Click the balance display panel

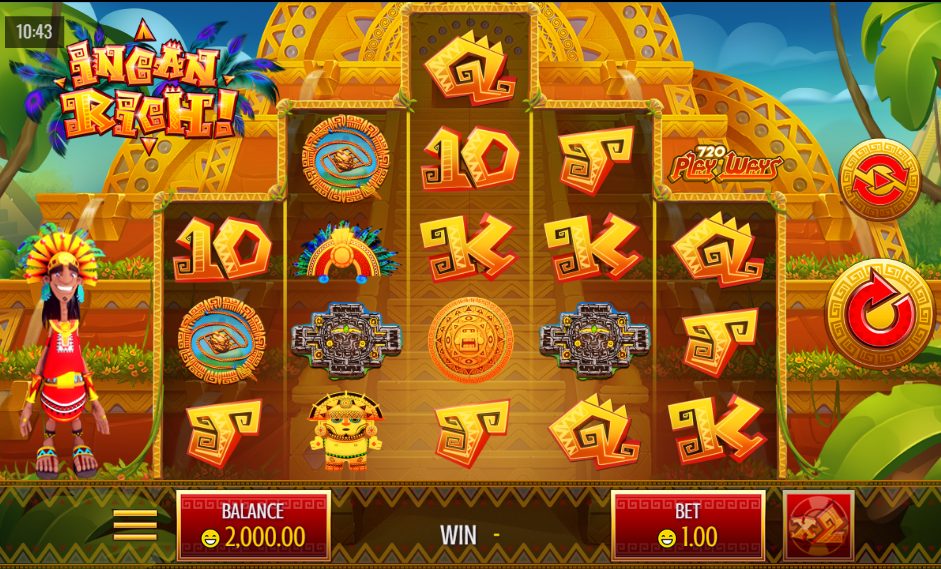(253, 525)
